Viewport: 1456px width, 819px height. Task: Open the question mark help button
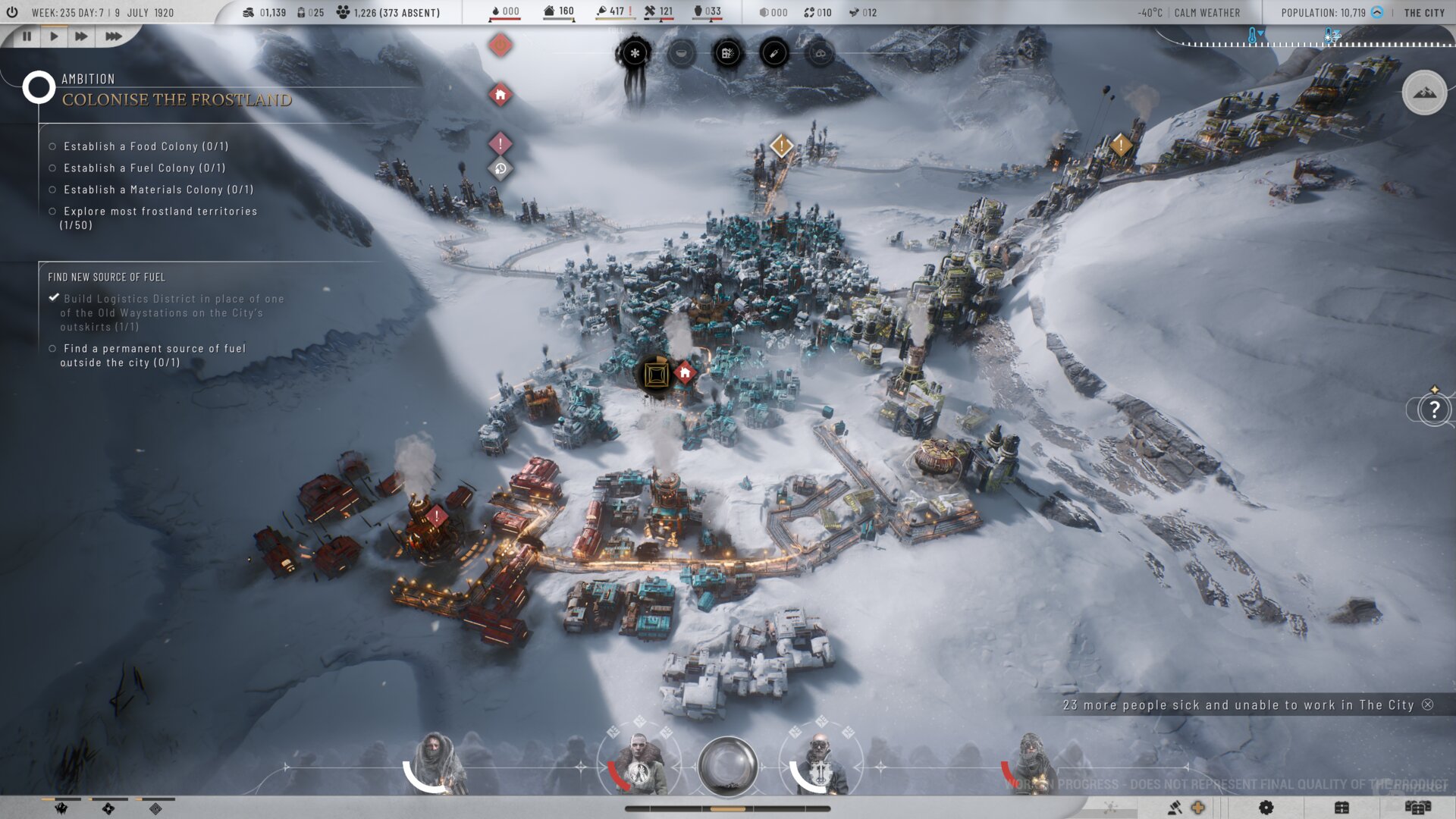1434,409
